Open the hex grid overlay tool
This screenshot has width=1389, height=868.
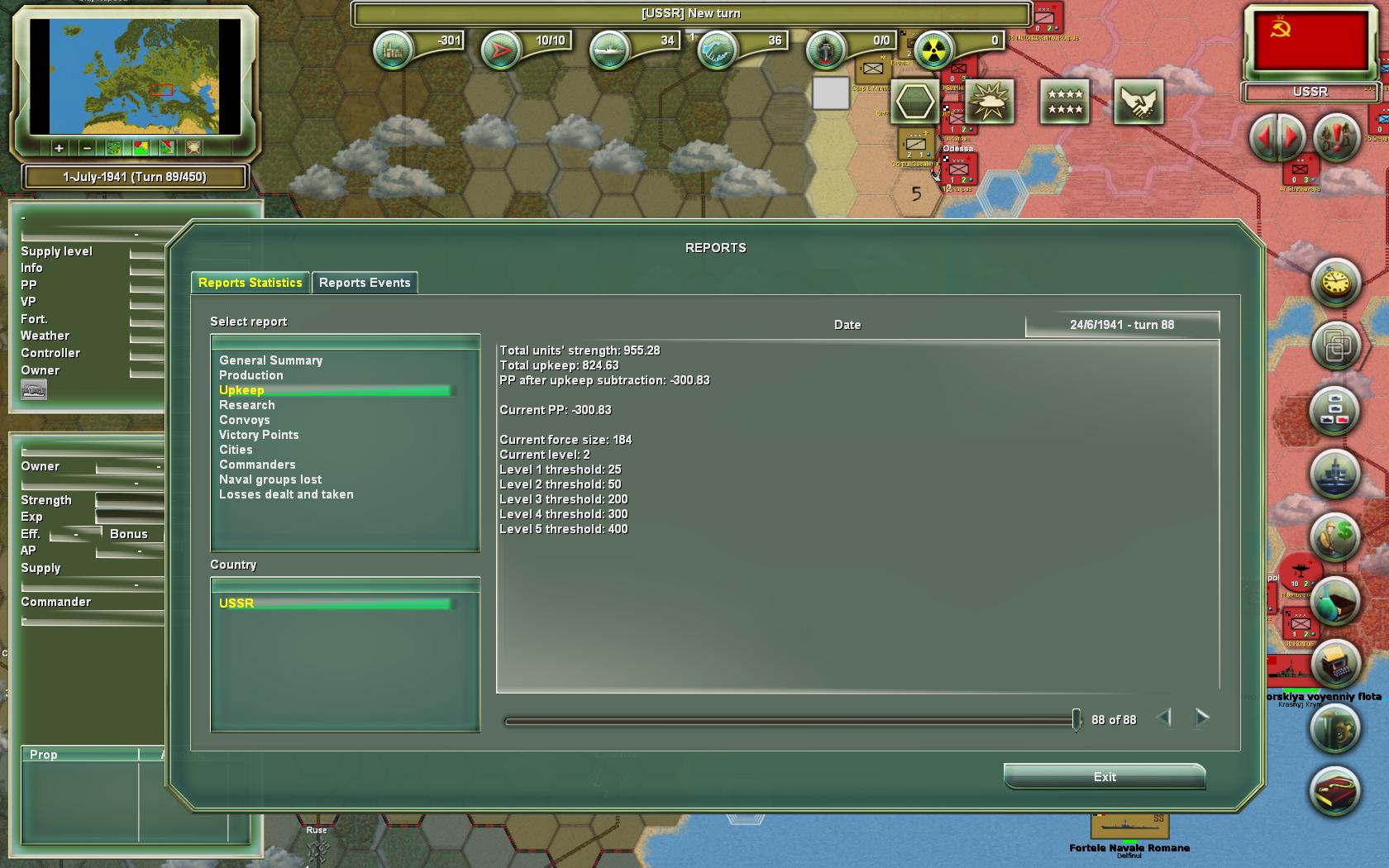(x=914, y=103)
